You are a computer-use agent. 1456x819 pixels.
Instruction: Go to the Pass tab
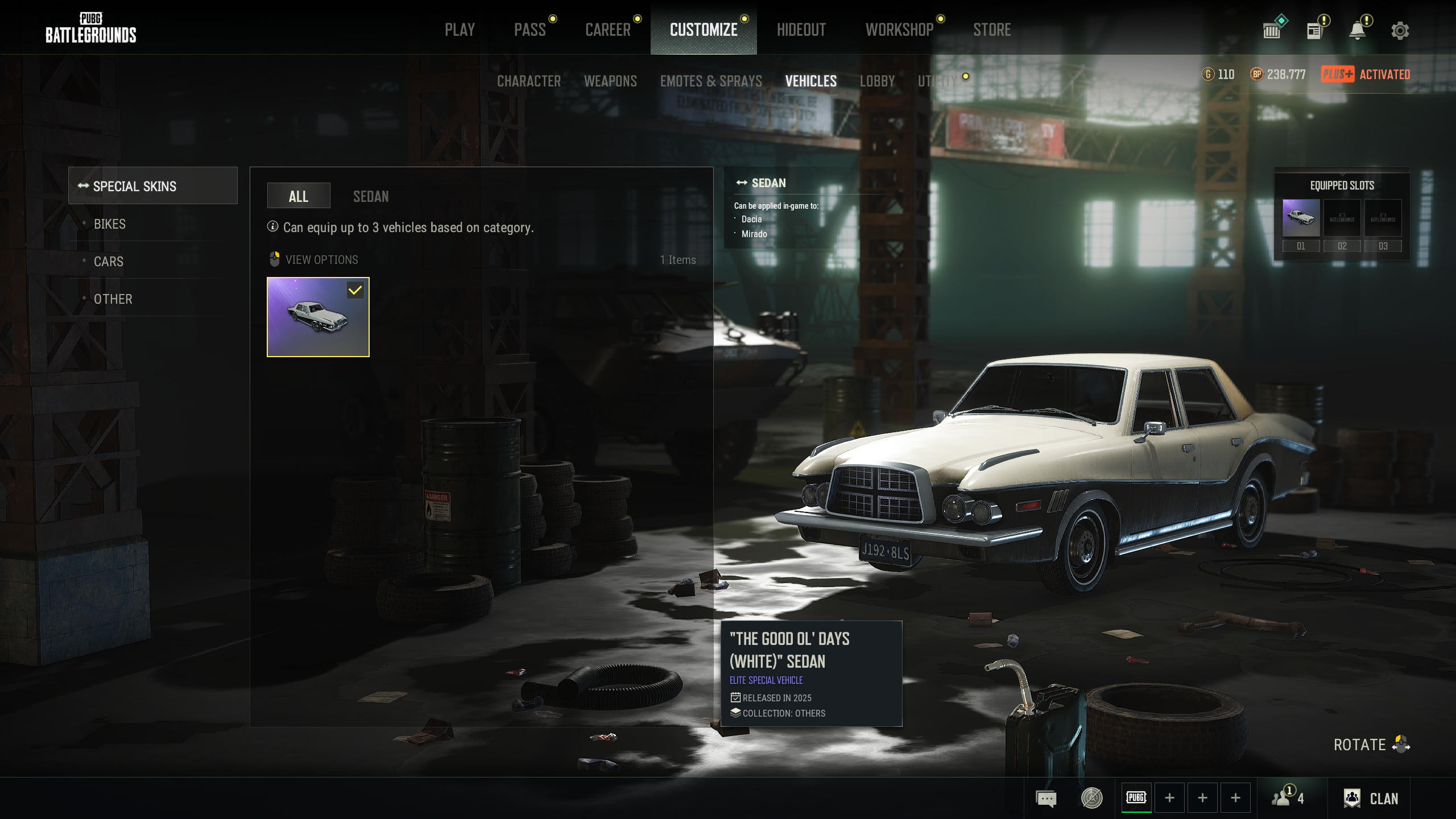coord(530,30)
